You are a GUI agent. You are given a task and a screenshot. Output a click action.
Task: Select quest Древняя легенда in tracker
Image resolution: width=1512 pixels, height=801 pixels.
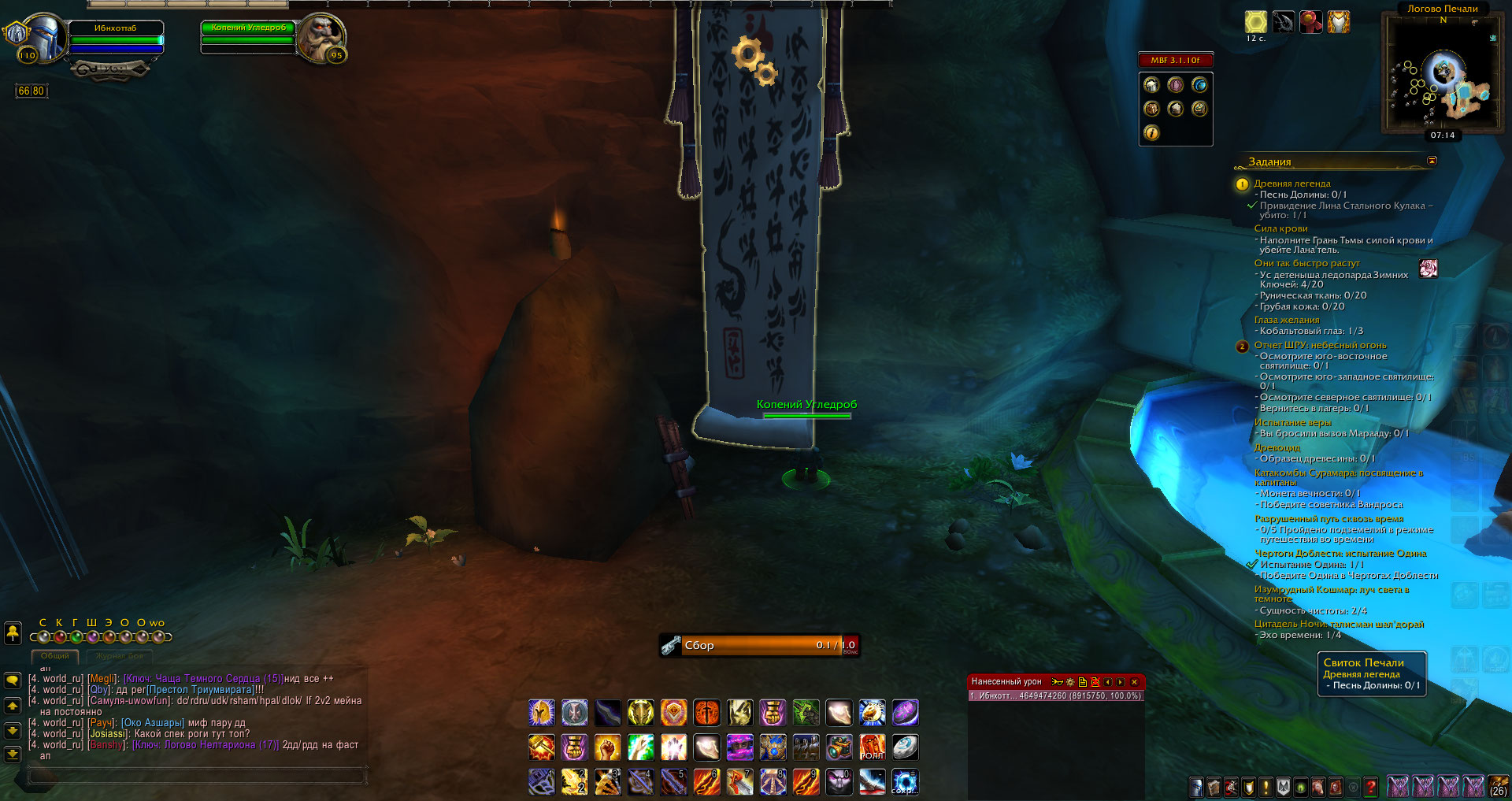pyautogui.click(x=1291, y=184)
